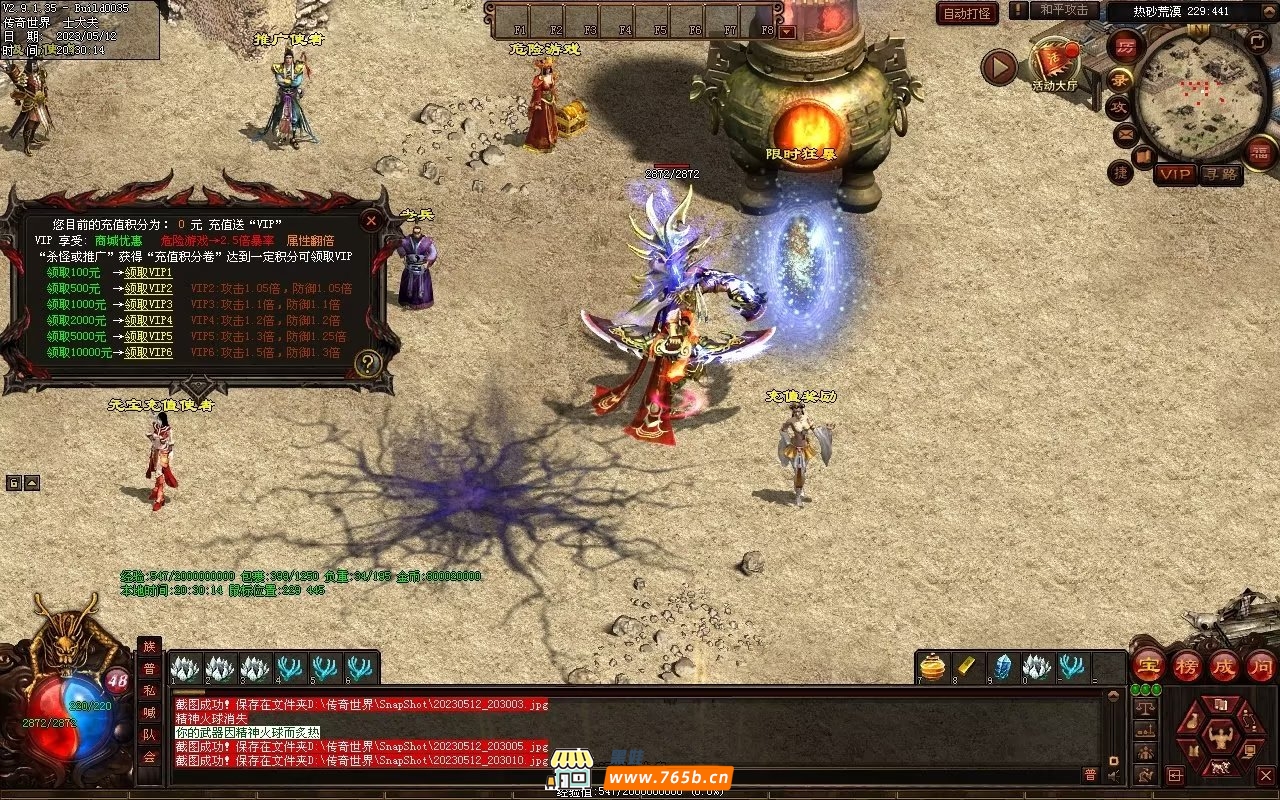Use the golden lantern item in slot 7

(933, 667)
